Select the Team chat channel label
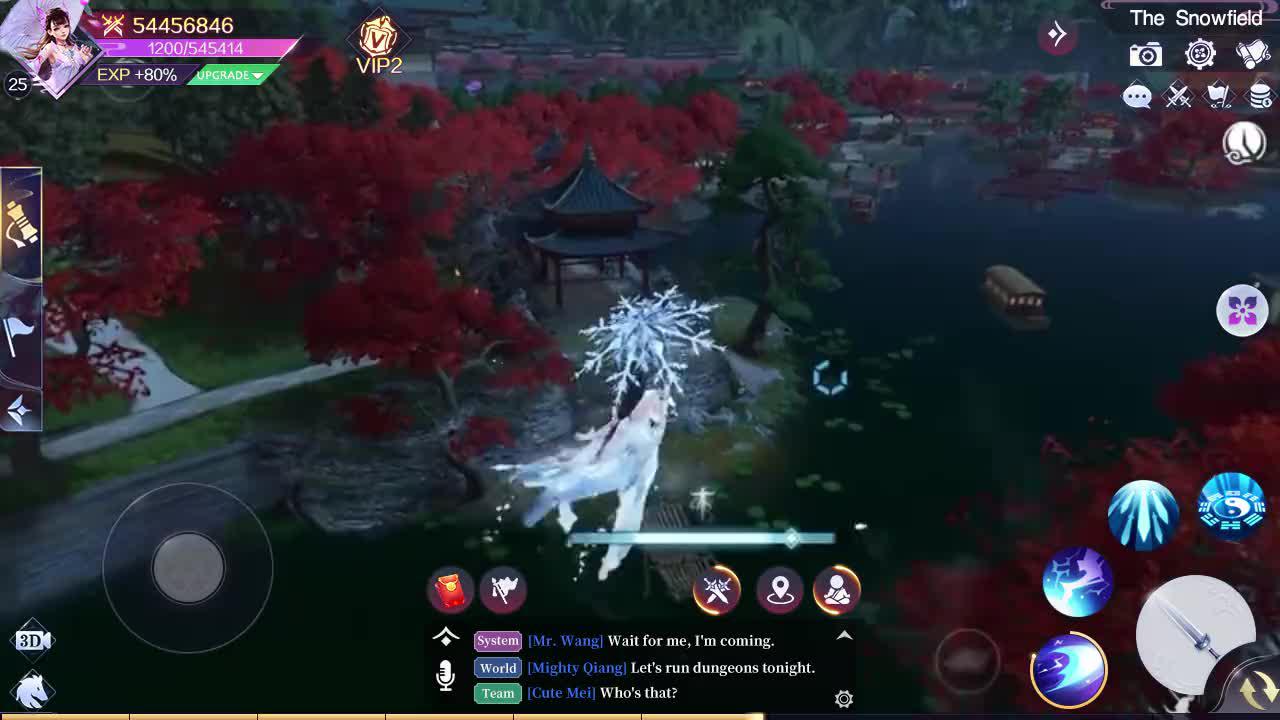 click(497, 693)
